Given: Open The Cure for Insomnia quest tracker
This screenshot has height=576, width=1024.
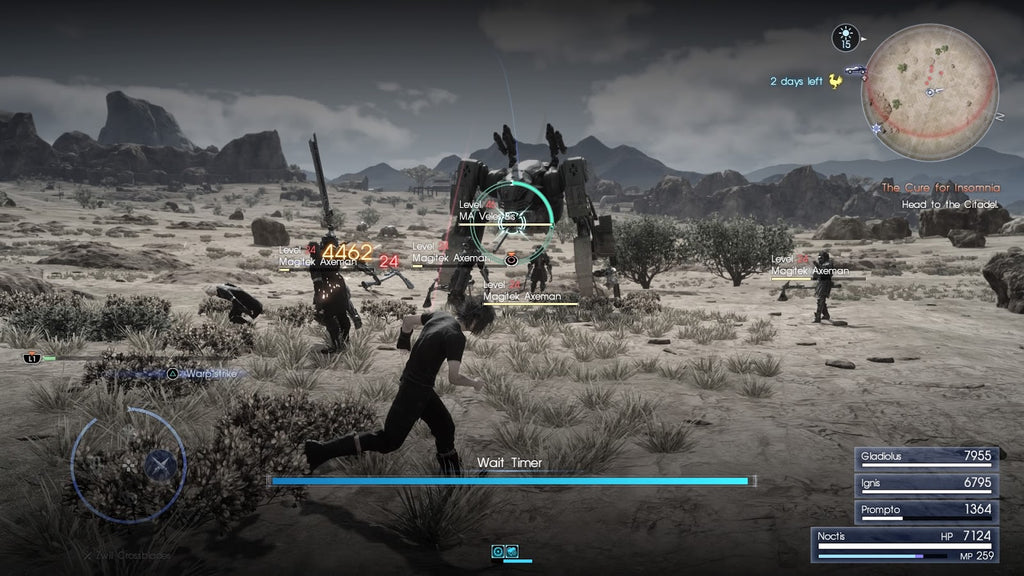Looking at the screenshot, I should [938, 187].
